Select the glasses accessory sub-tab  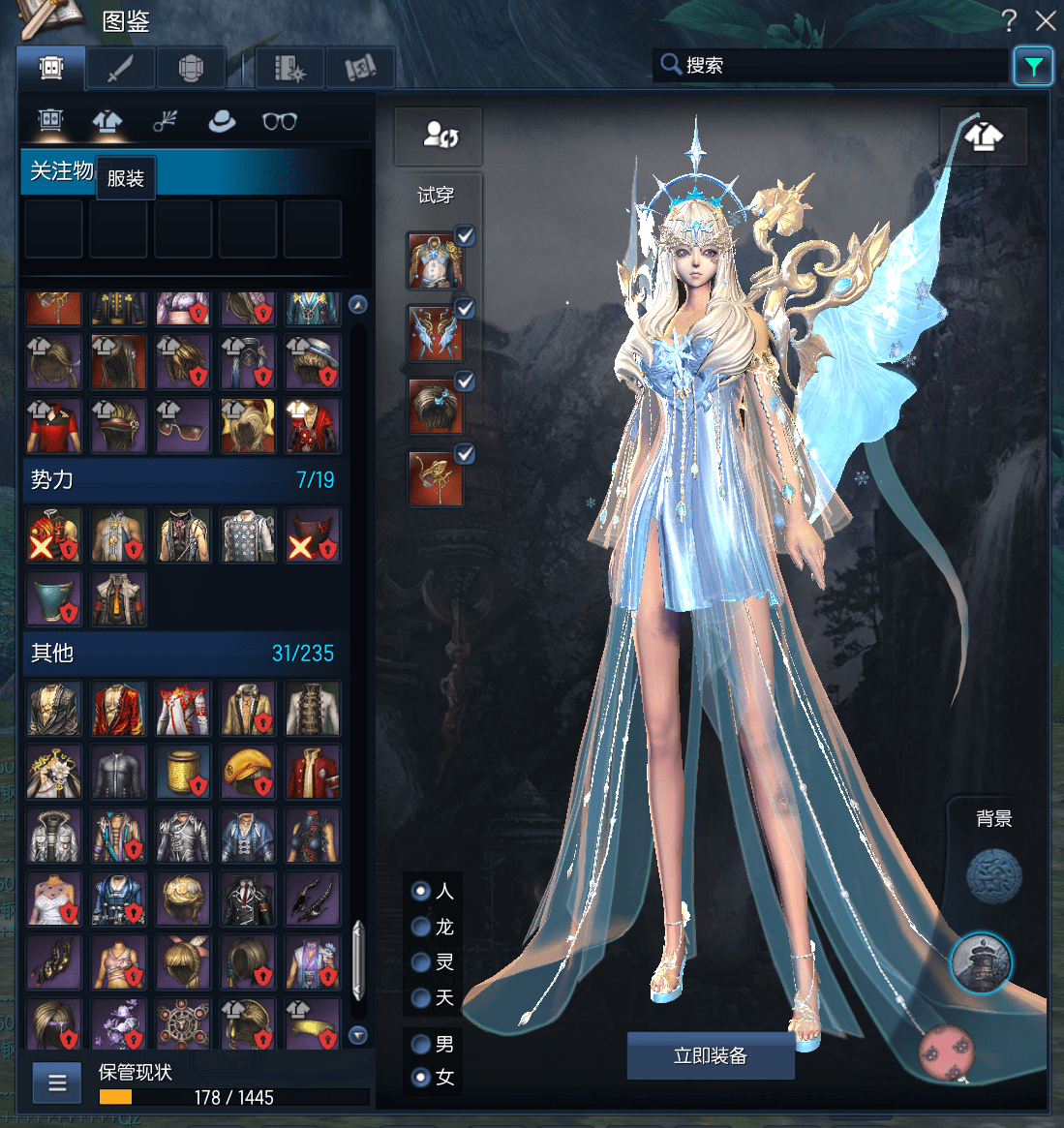(x=280, y=121)
